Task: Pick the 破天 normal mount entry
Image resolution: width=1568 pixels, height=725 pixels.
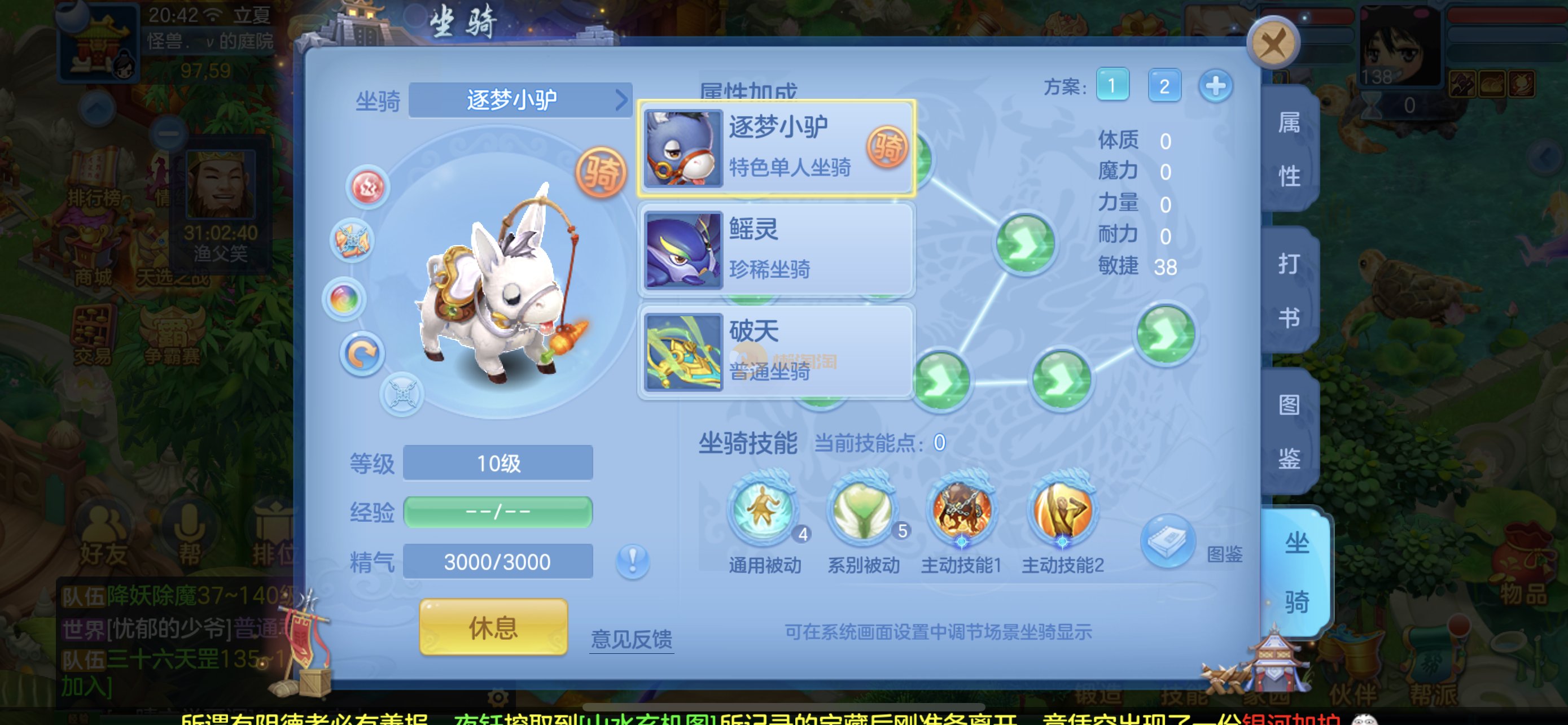Action: tap(776, 351)
